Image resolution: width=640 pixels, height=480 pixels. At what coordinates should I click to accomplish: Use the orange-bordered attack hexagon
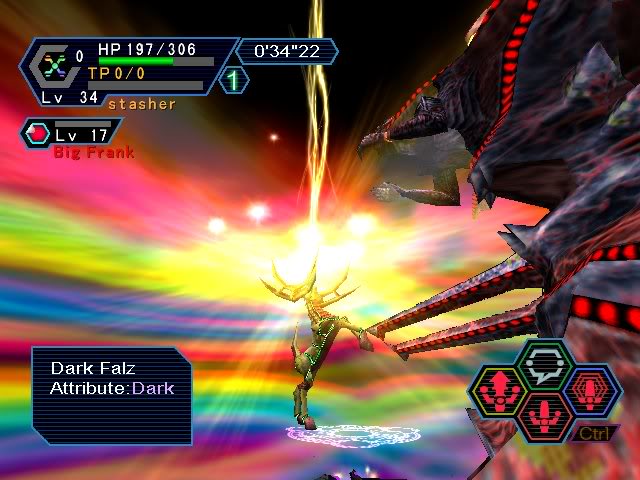point(546,413)
